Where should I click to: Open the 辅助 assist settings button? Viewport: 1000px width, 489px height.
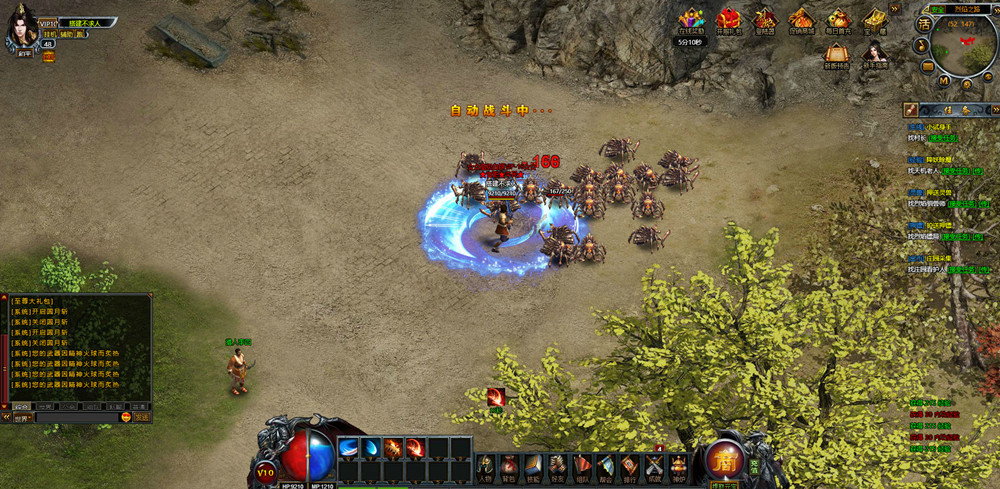[x=67, y=34]
